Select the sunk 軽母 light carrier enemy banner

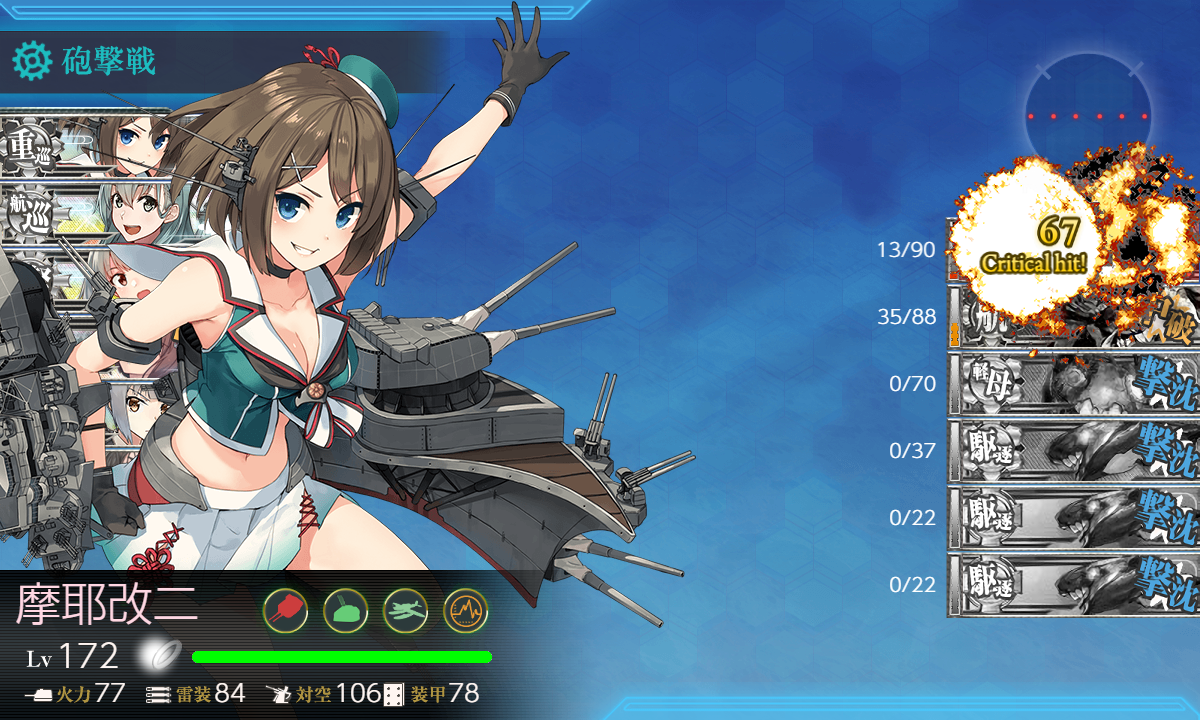[x=1073, y=383]
